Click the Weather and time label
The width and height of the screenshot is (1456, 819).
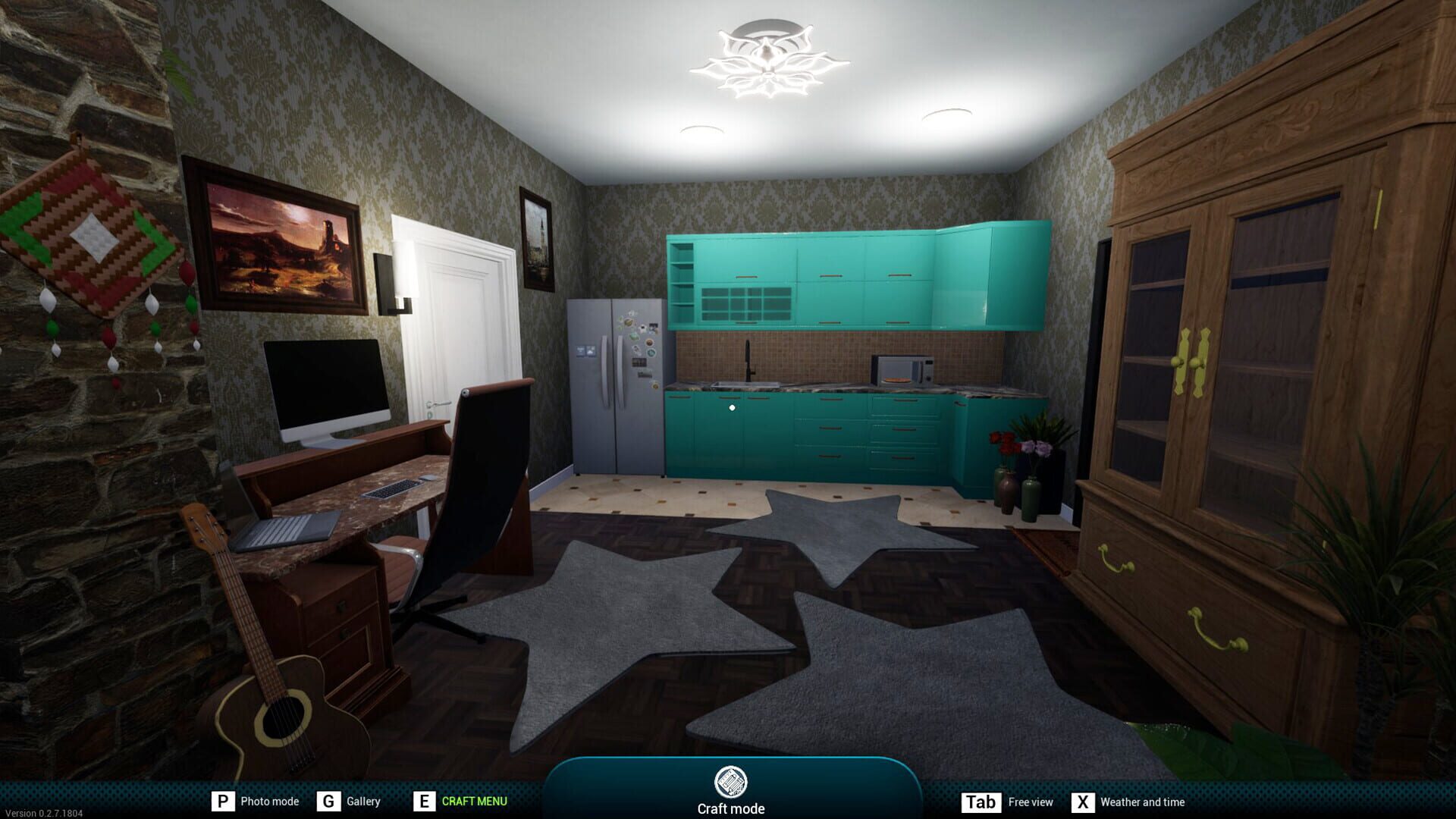point(1142,801)
